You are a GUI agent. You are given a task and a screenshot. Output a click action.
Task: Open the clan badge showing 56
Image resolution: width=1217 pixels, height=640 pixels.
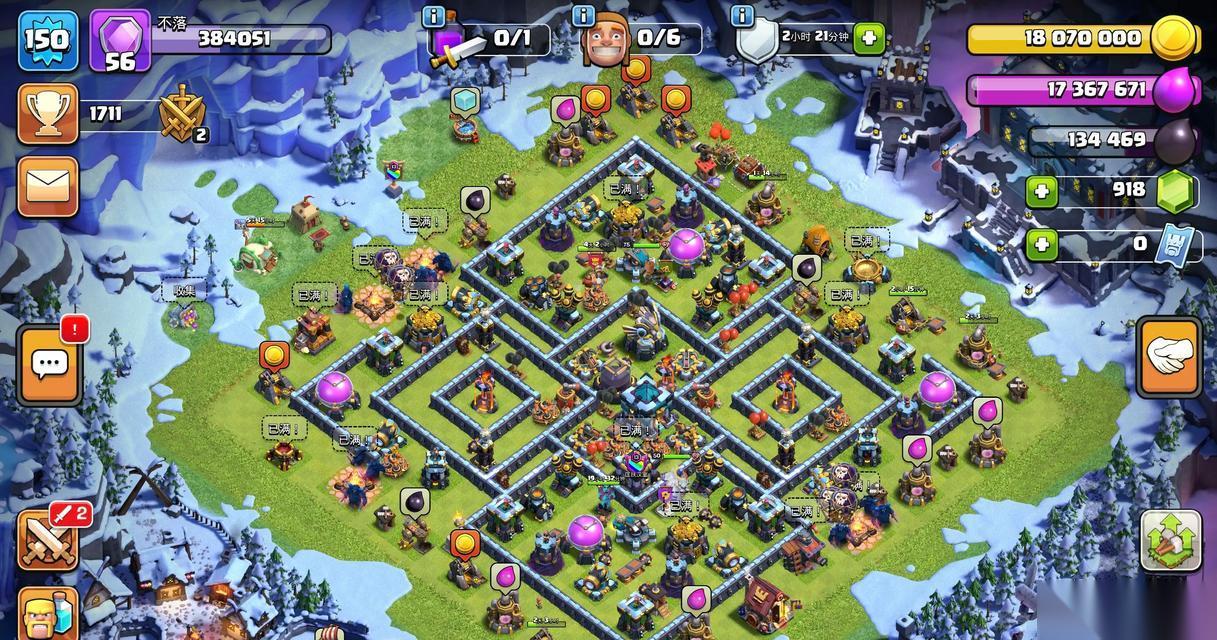(120, 41)
